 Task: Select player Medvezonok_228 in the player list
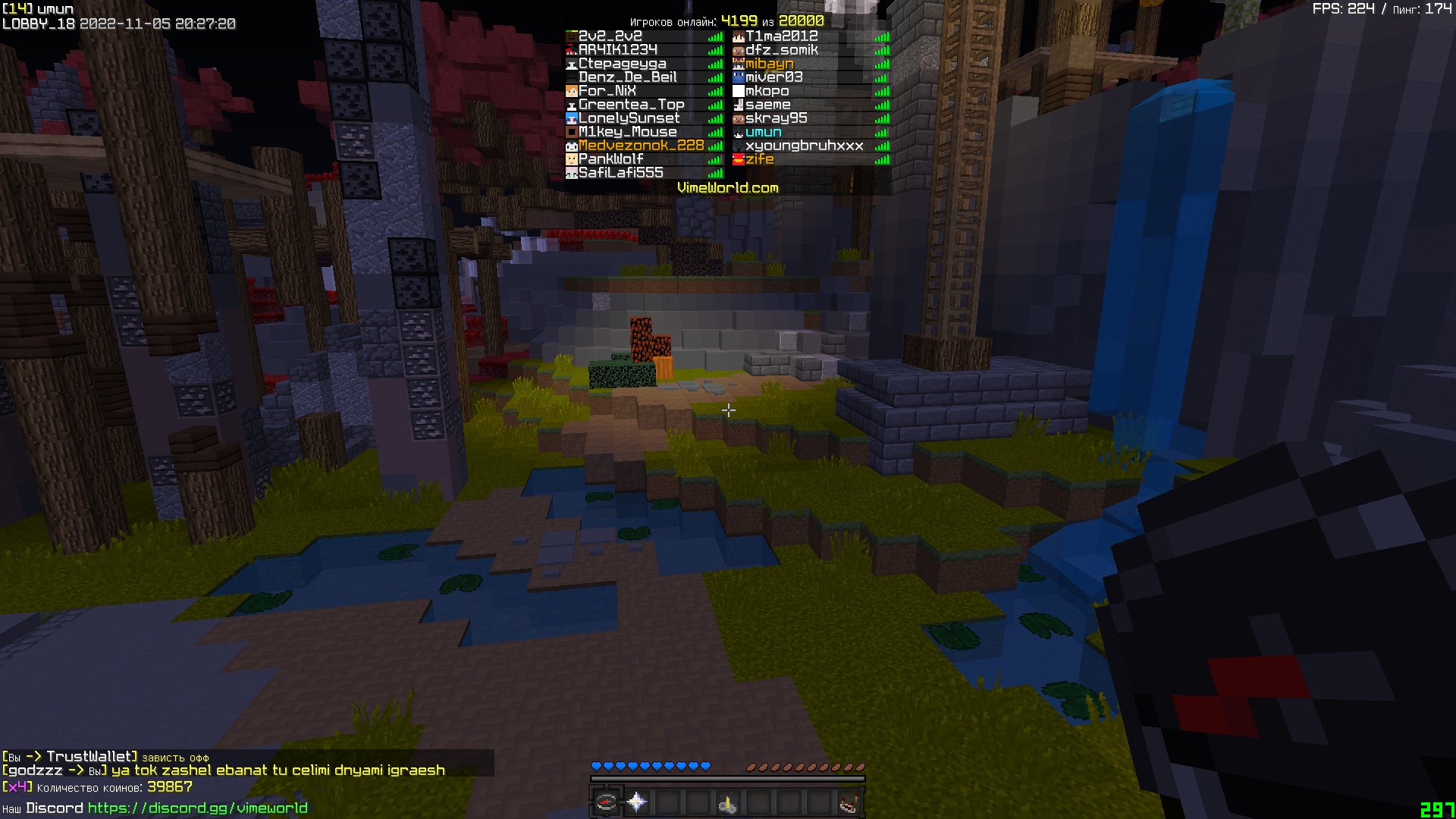point(641,146)
